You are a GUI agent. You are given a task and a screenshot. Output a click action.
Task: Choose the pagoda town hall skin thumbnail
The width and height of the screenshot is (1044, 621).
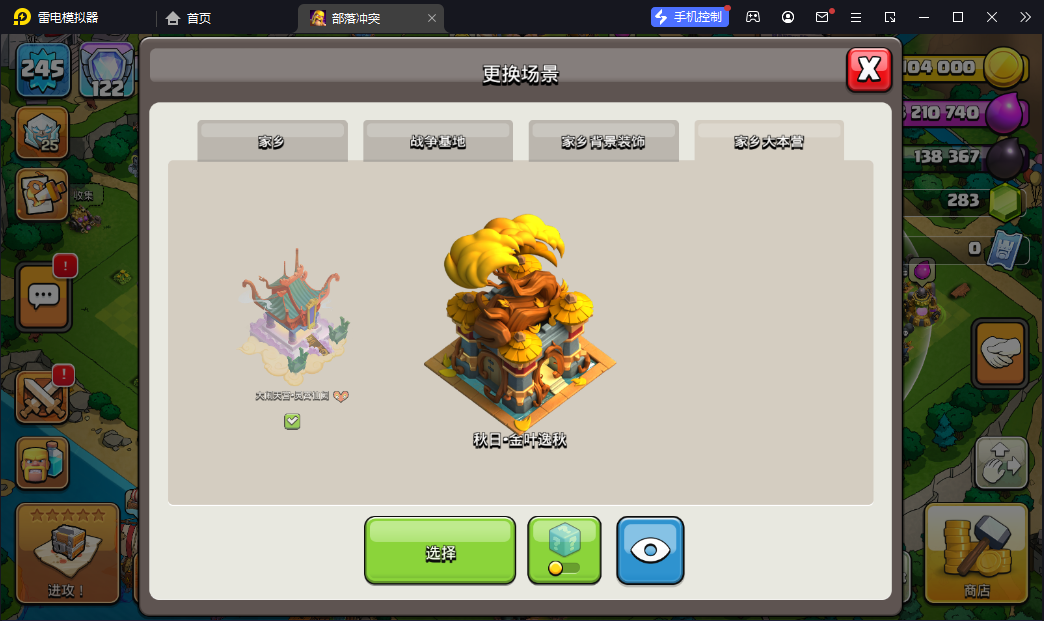(x=292, y=320)
